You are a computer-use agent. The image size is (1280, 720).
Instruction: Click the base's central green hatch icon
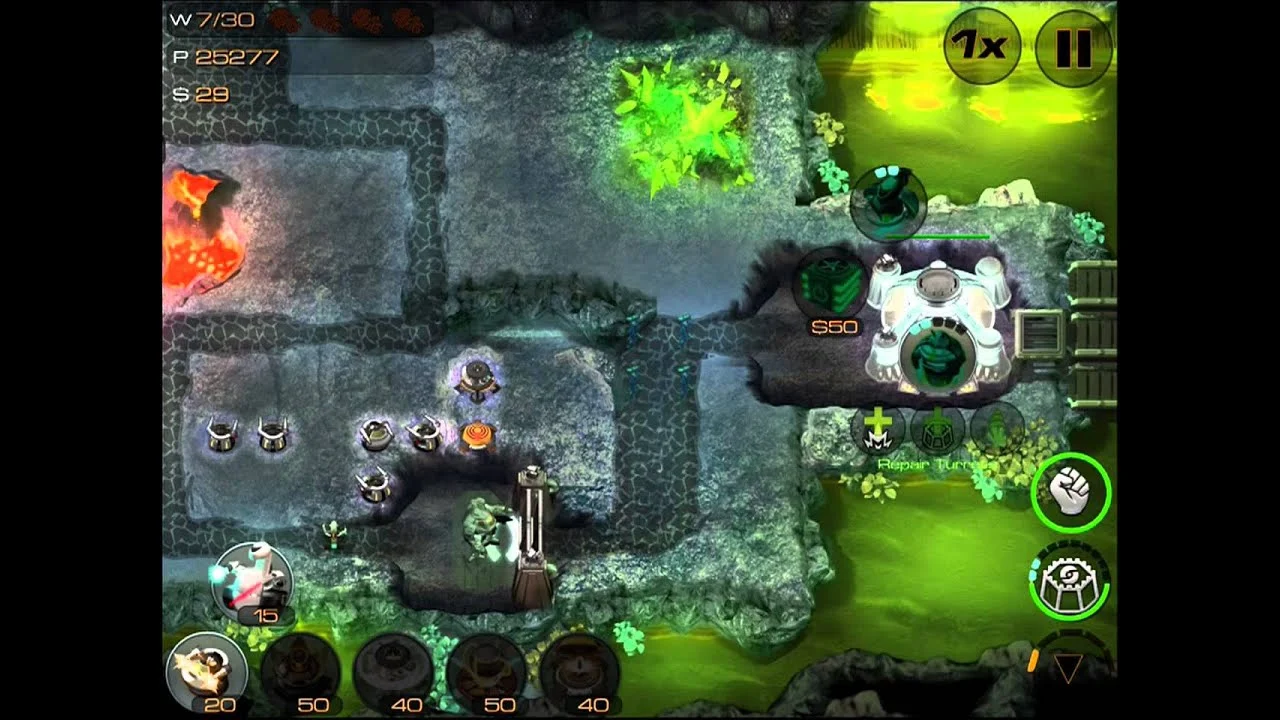936,355
